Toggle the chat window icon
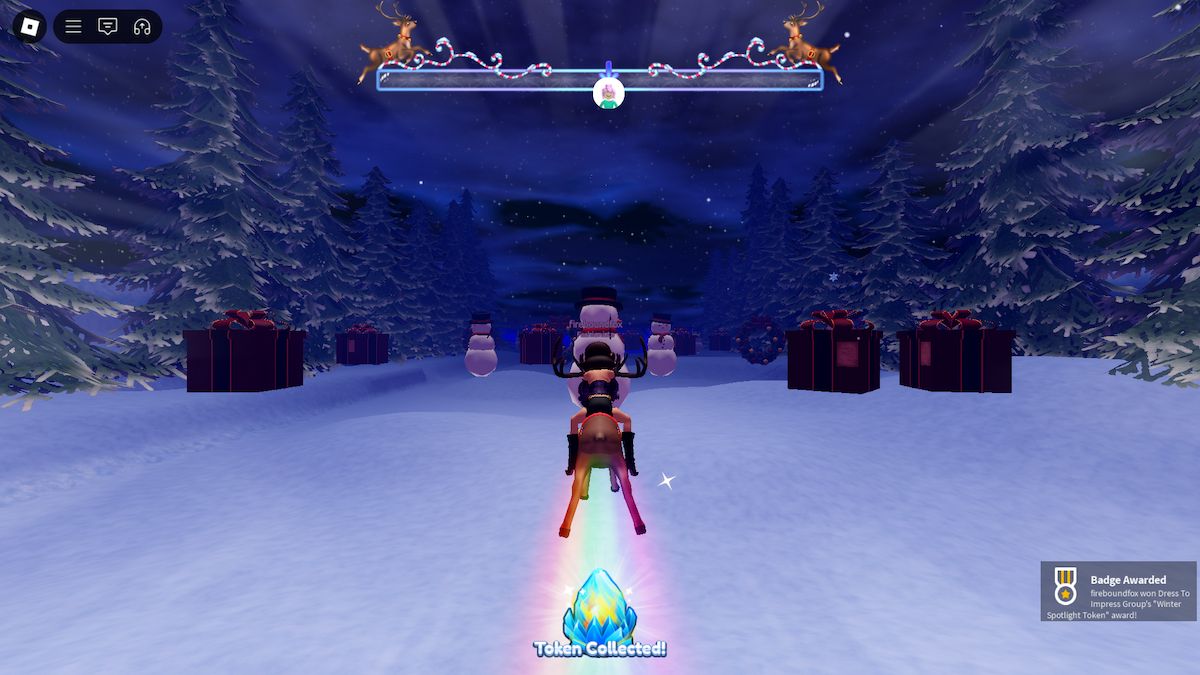Viewport: 1200px width, 675px height. (107, 27)
